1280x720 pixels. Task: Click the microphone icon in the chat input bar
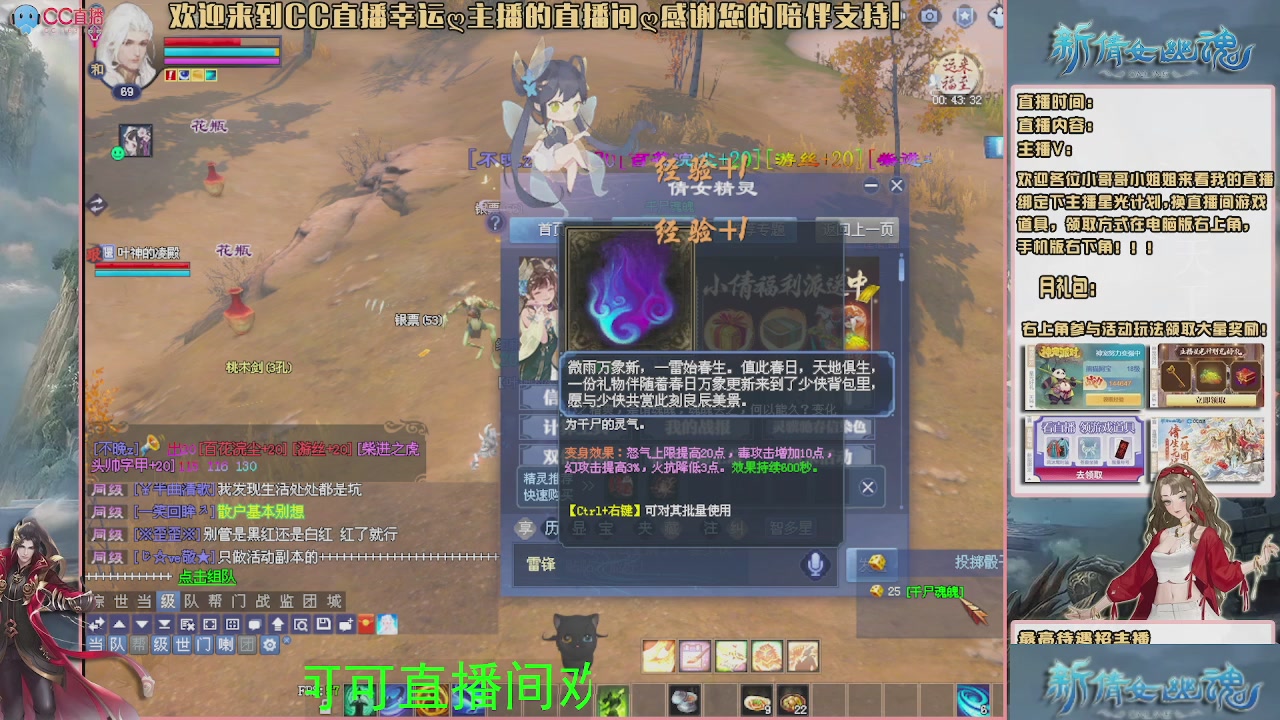[x=815, y=563]
